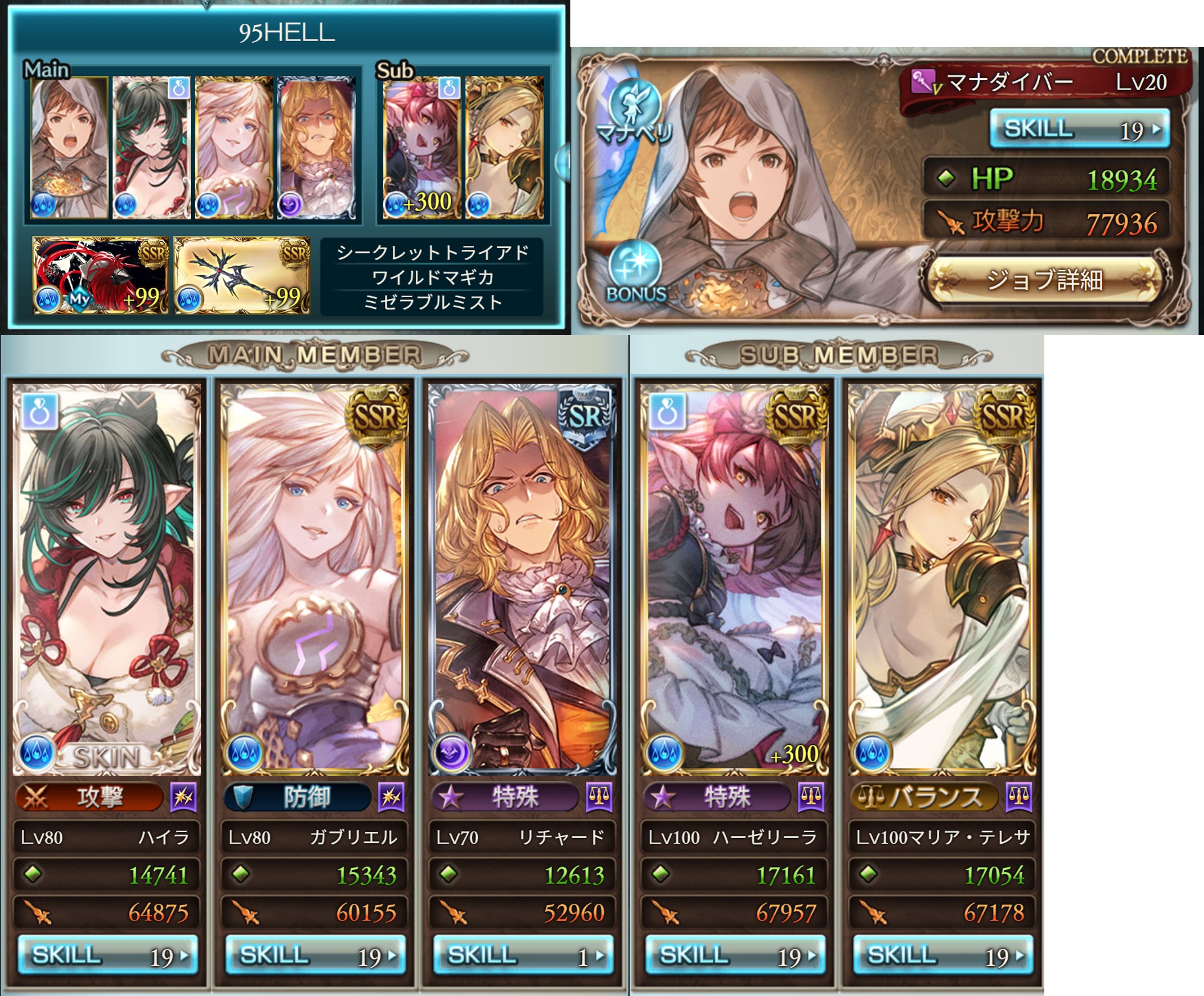Select the ガブリエル character card
Viewport: 1204px width, 996px height.
(x=315, y=579)
